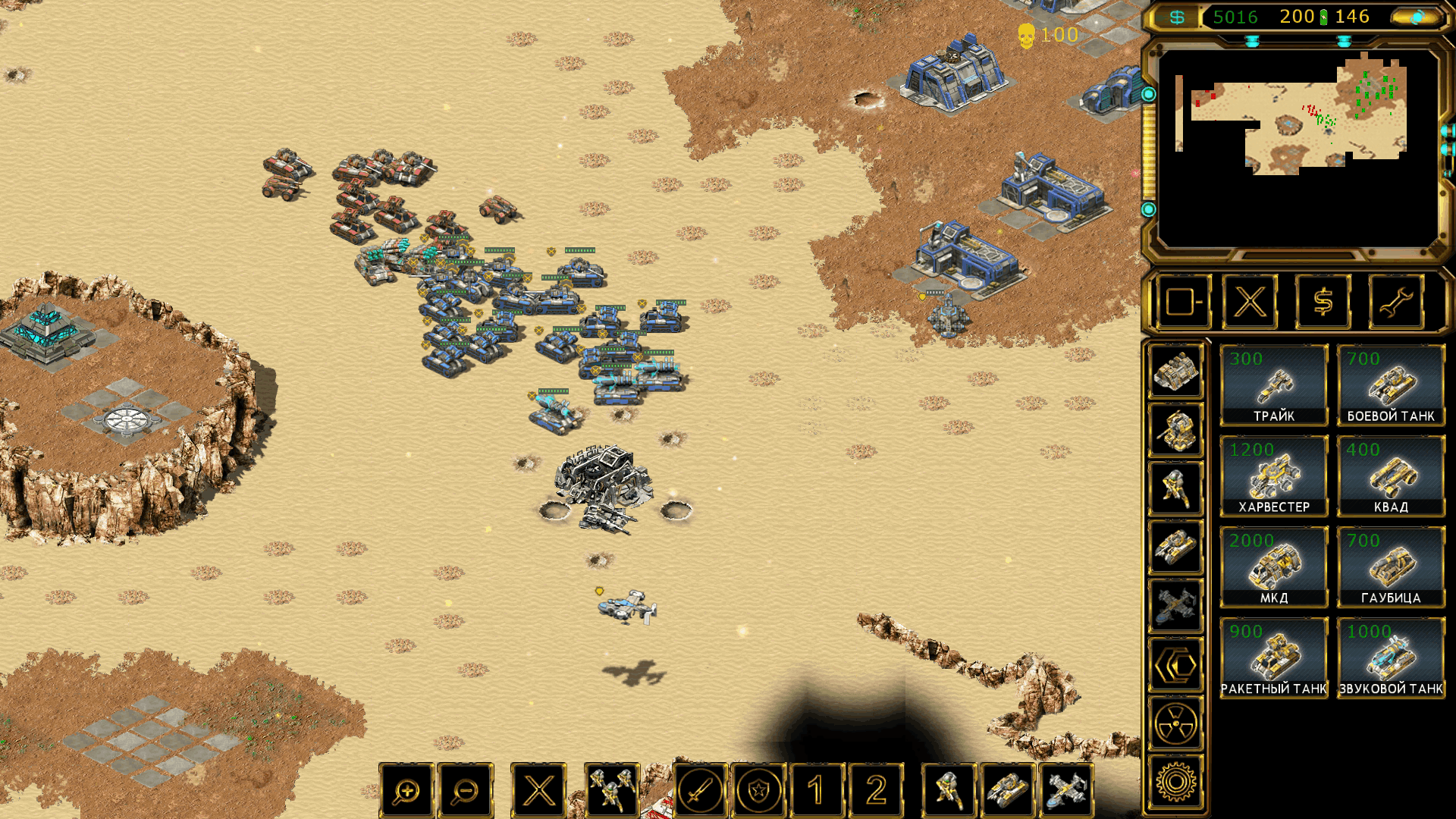
Task: Select control group 1
Action: coord(817,791)
